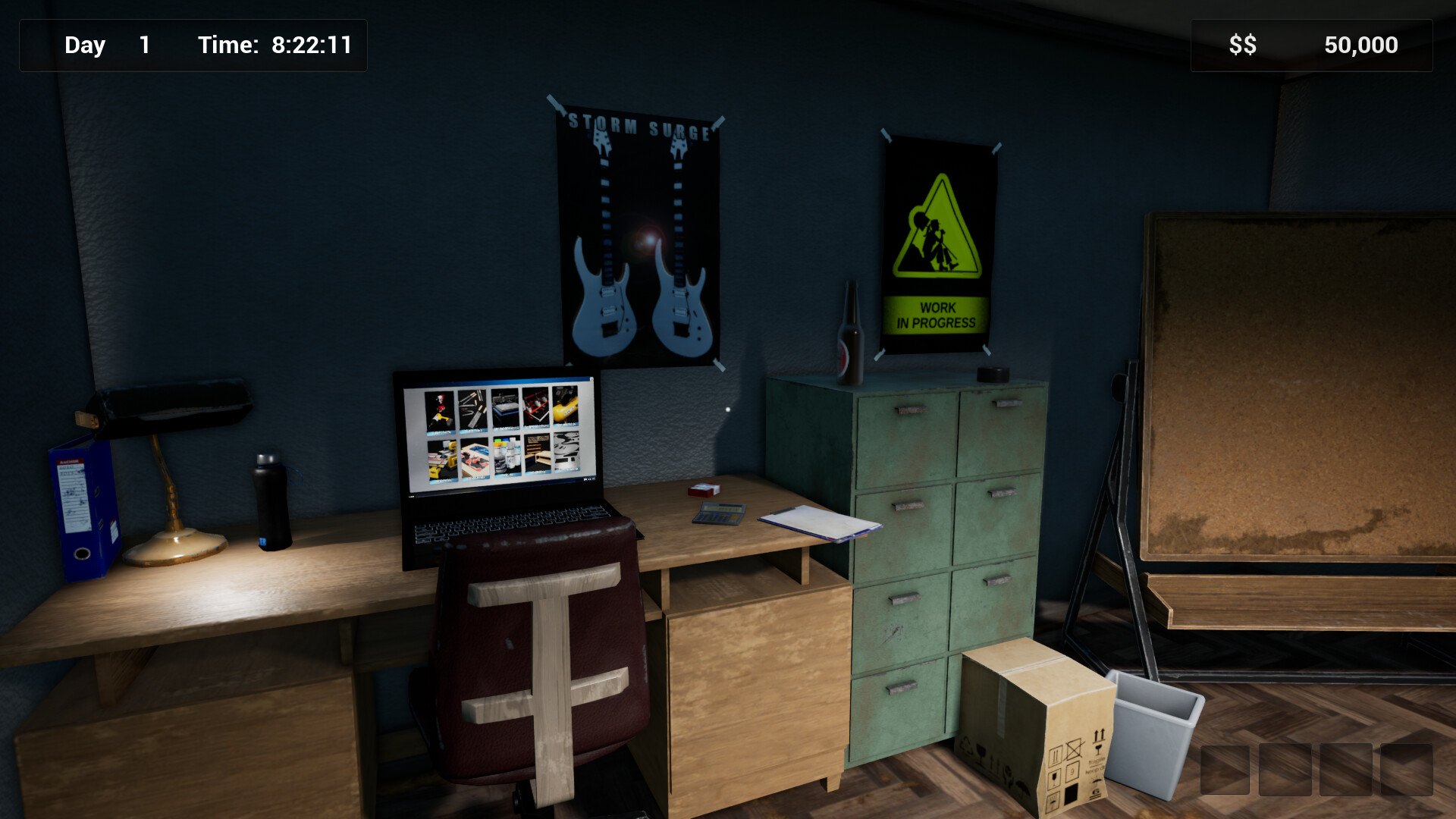Click the CNC machine catalog icon

tap(504, 407)
